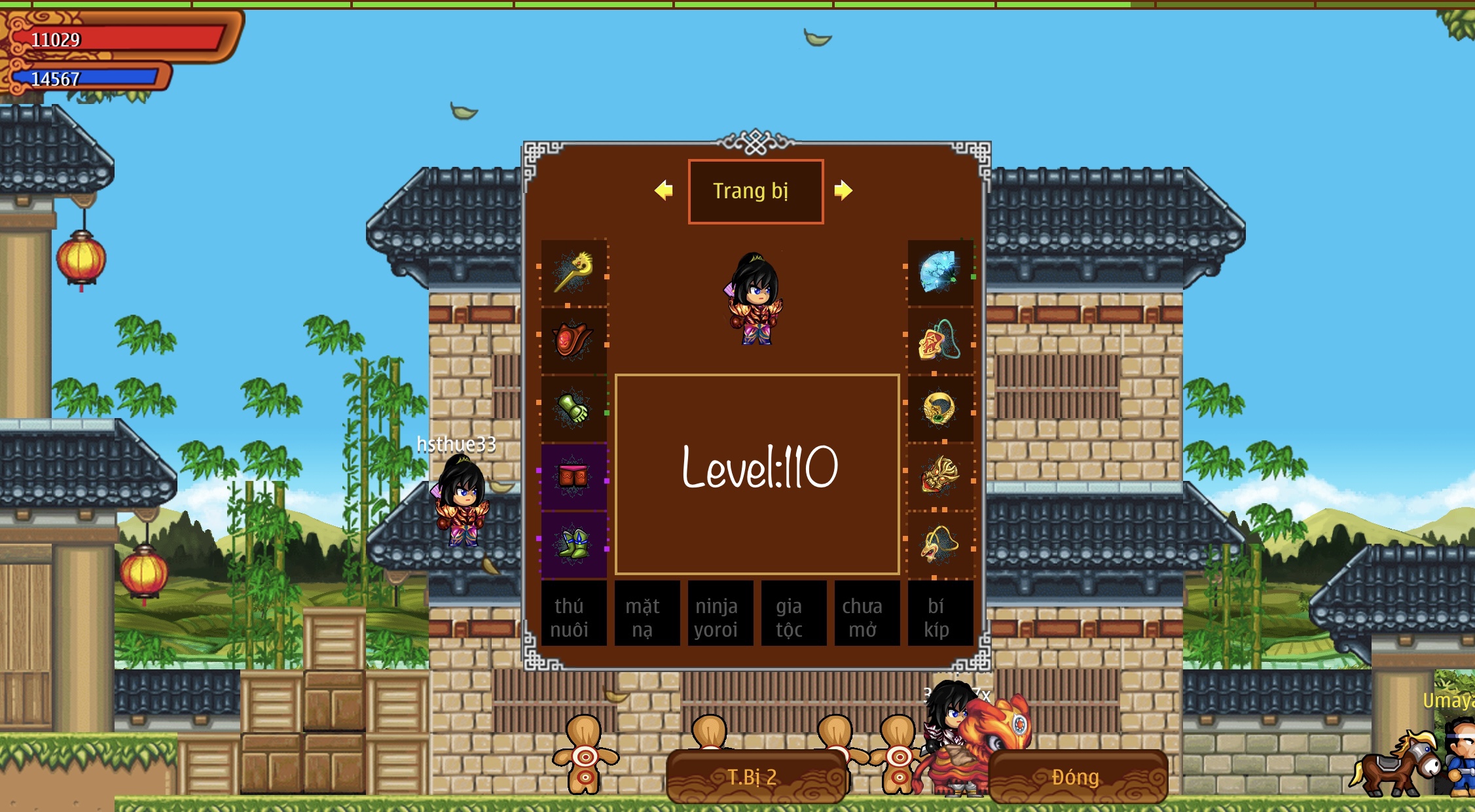
Task: Select the golden dragon hairpin slot
Action: pyautogui.click(x=574, y=274)
